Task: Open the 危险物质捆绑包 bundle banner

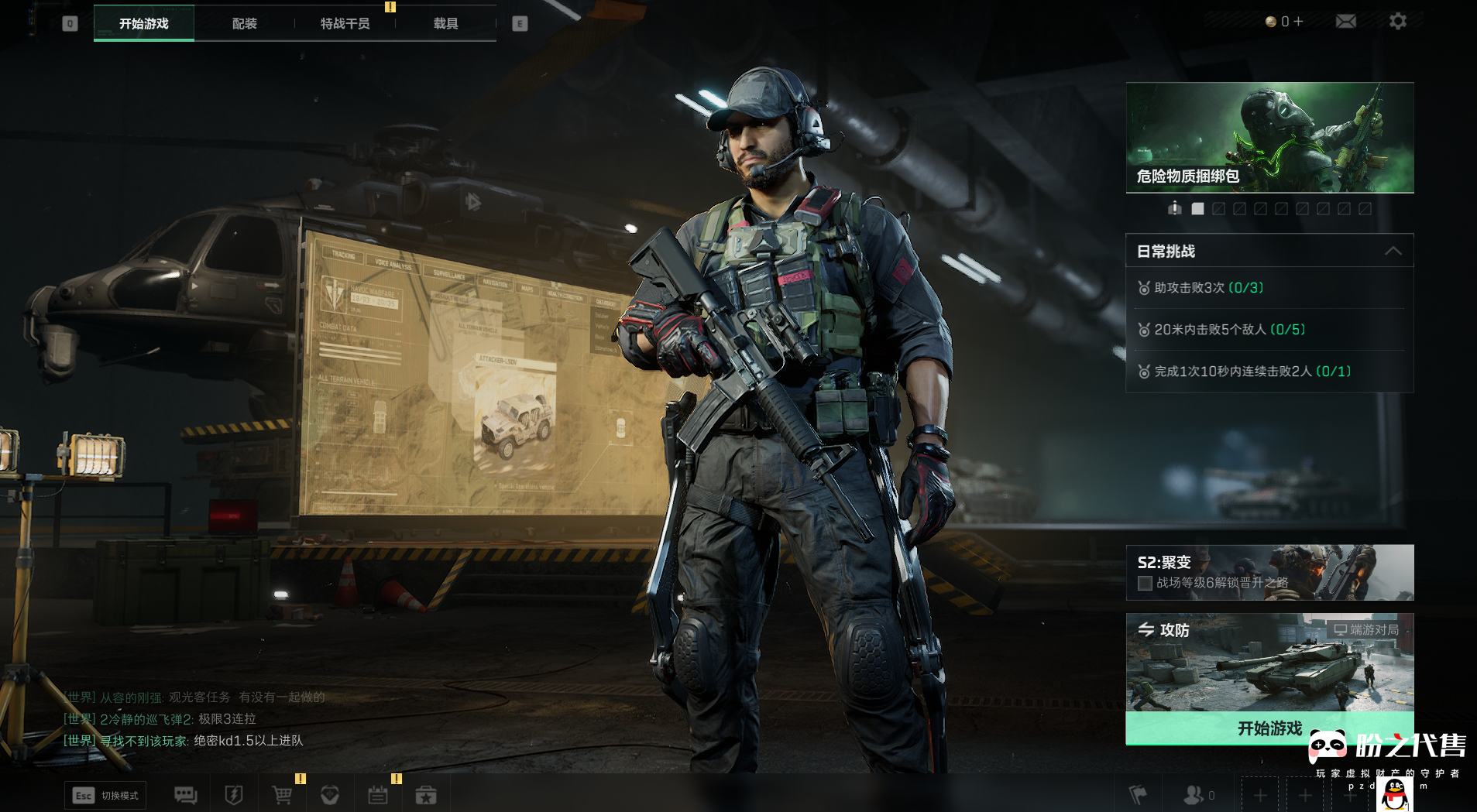Action: click(x=1269, y=137)
